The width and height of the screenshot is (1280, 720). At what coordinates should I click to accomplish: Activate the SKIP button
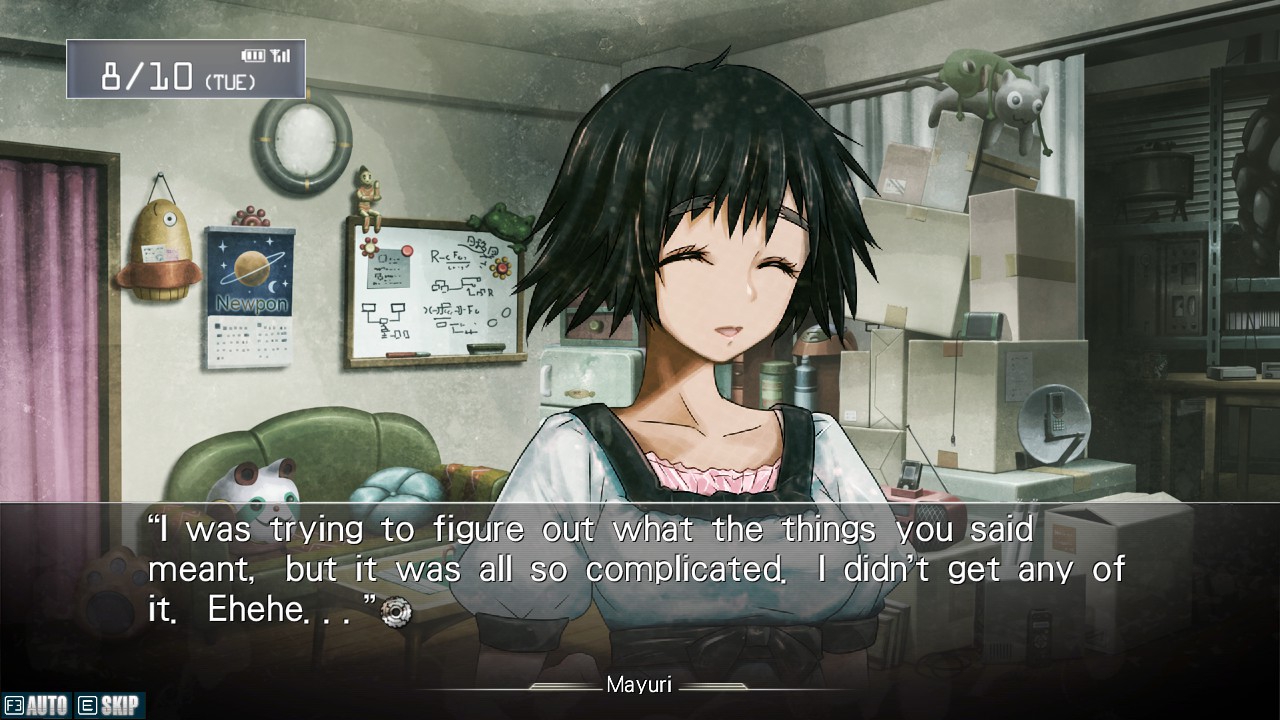click(x=109, y=706)
